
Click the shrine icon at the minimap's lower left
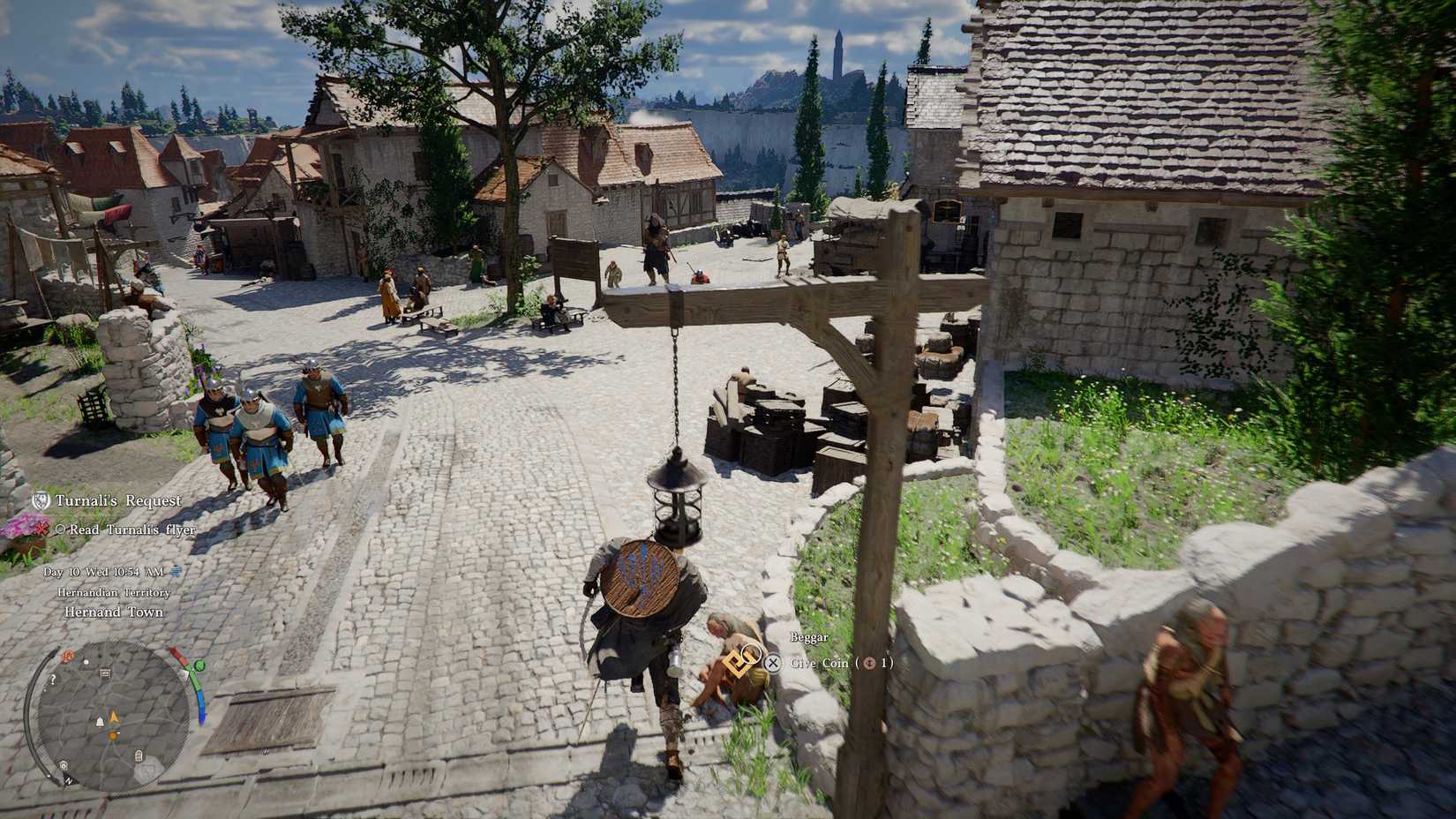click(64, 766)
